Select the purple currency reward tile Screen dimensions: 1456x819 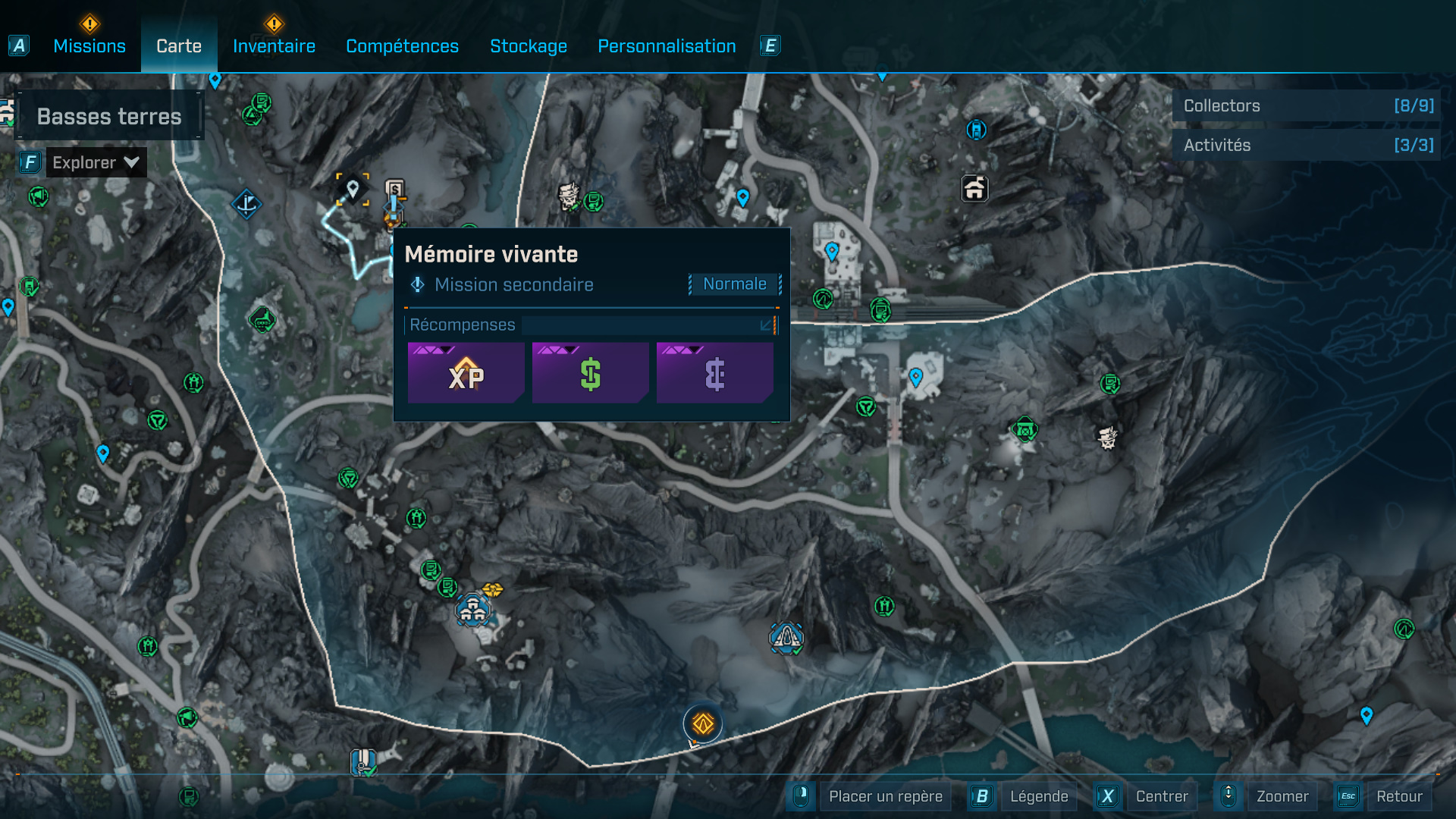(714, 373)
